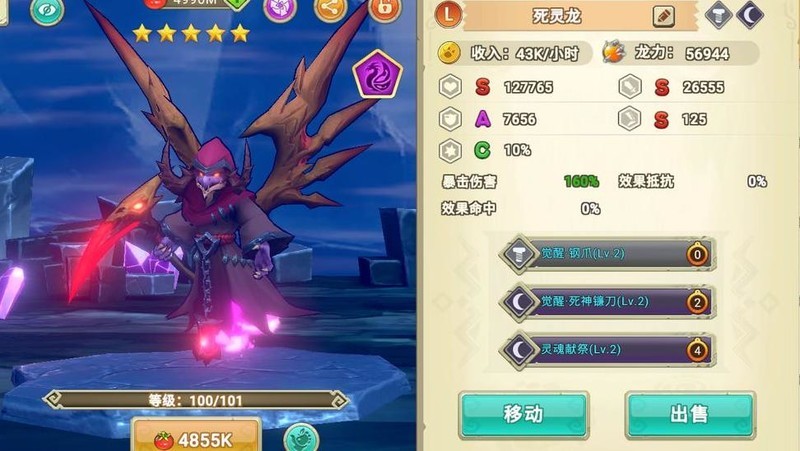Select the 觉醒·死神镰刀 skill entry
This screenshot has width=800, height=451.
(608, 301)
